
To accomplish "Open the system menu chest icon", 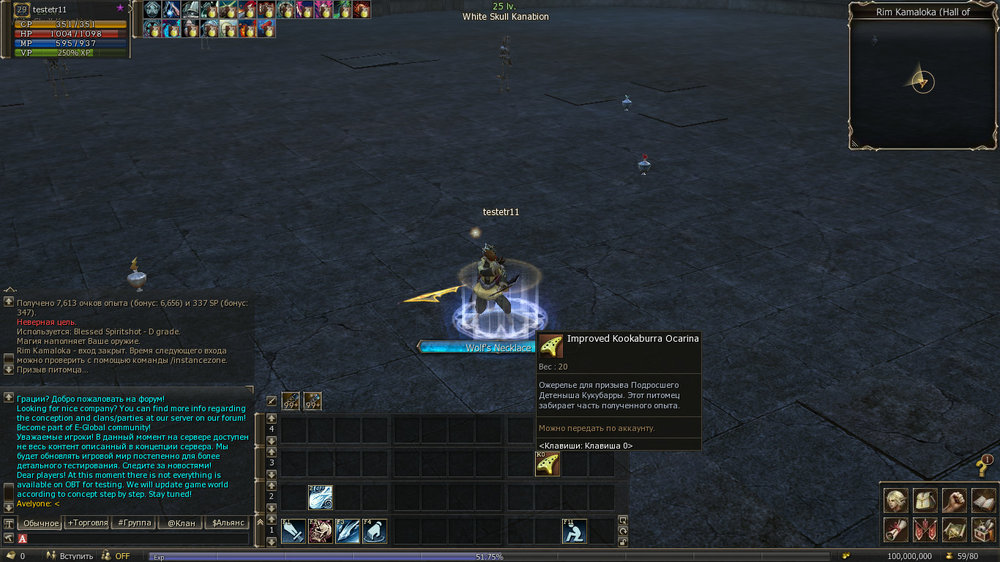I will 983,529.
